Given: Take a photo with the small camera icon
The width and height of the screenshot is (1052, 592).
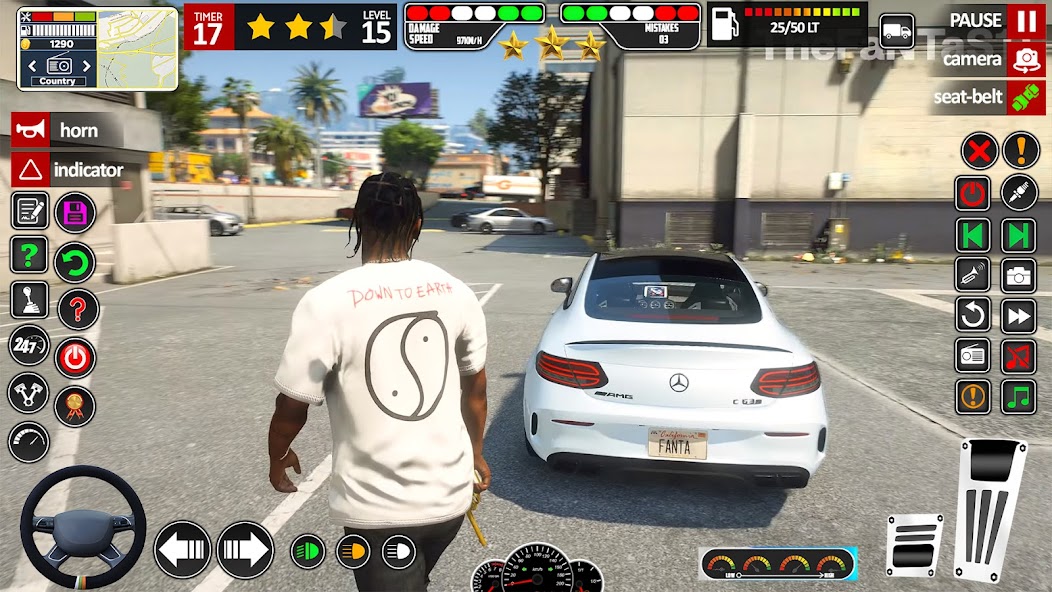Looking at the screenshot, I should [x=1019, y=275].
